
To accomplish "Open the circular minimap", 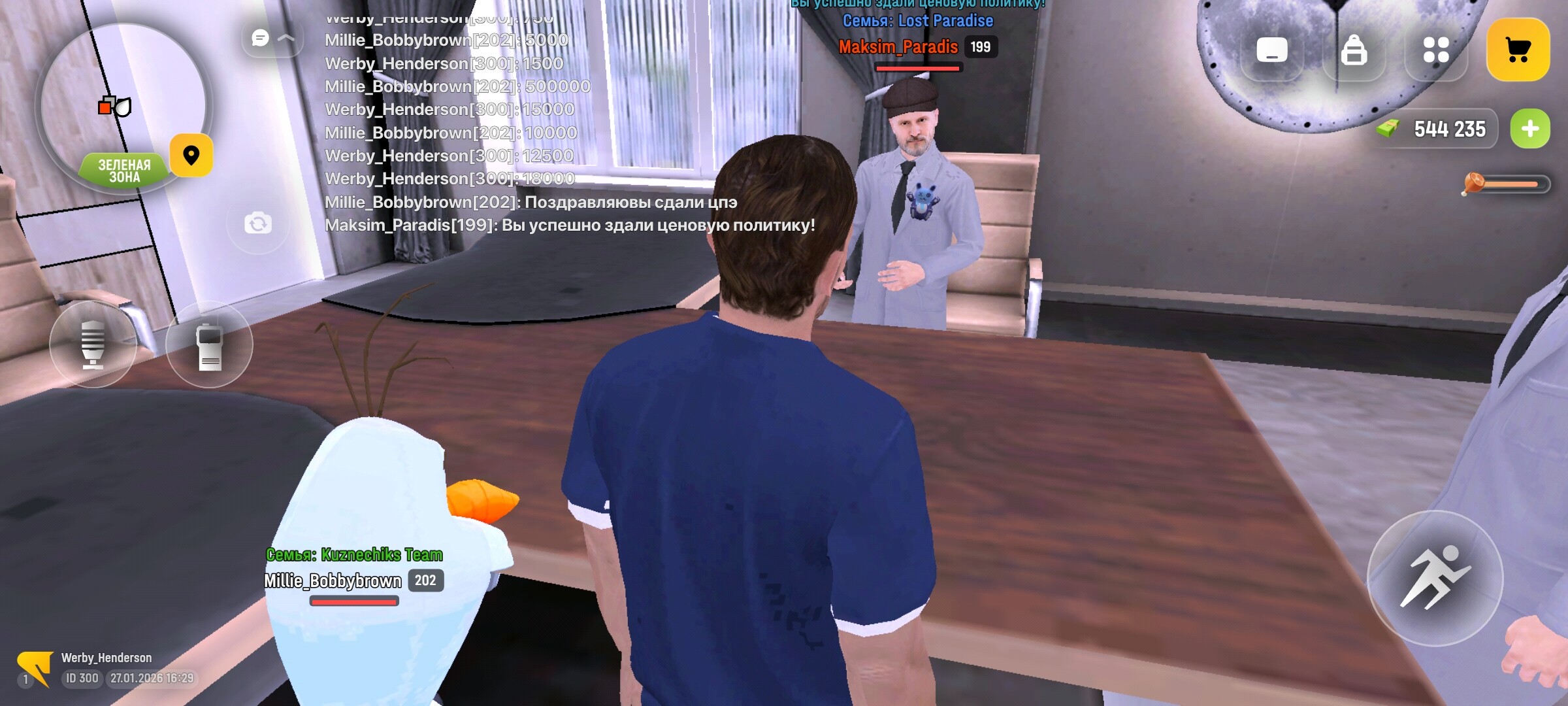I will (x=123, y=105).
